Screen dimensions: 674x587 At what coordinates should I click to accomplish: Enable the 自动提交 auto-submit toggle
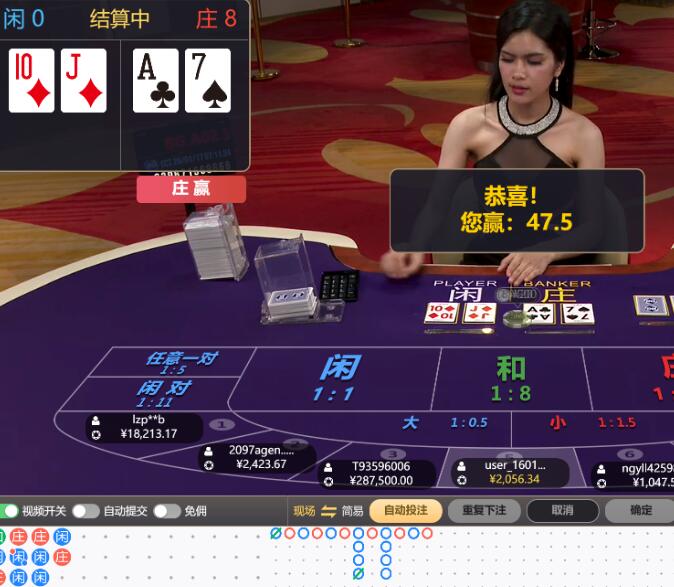85,511
